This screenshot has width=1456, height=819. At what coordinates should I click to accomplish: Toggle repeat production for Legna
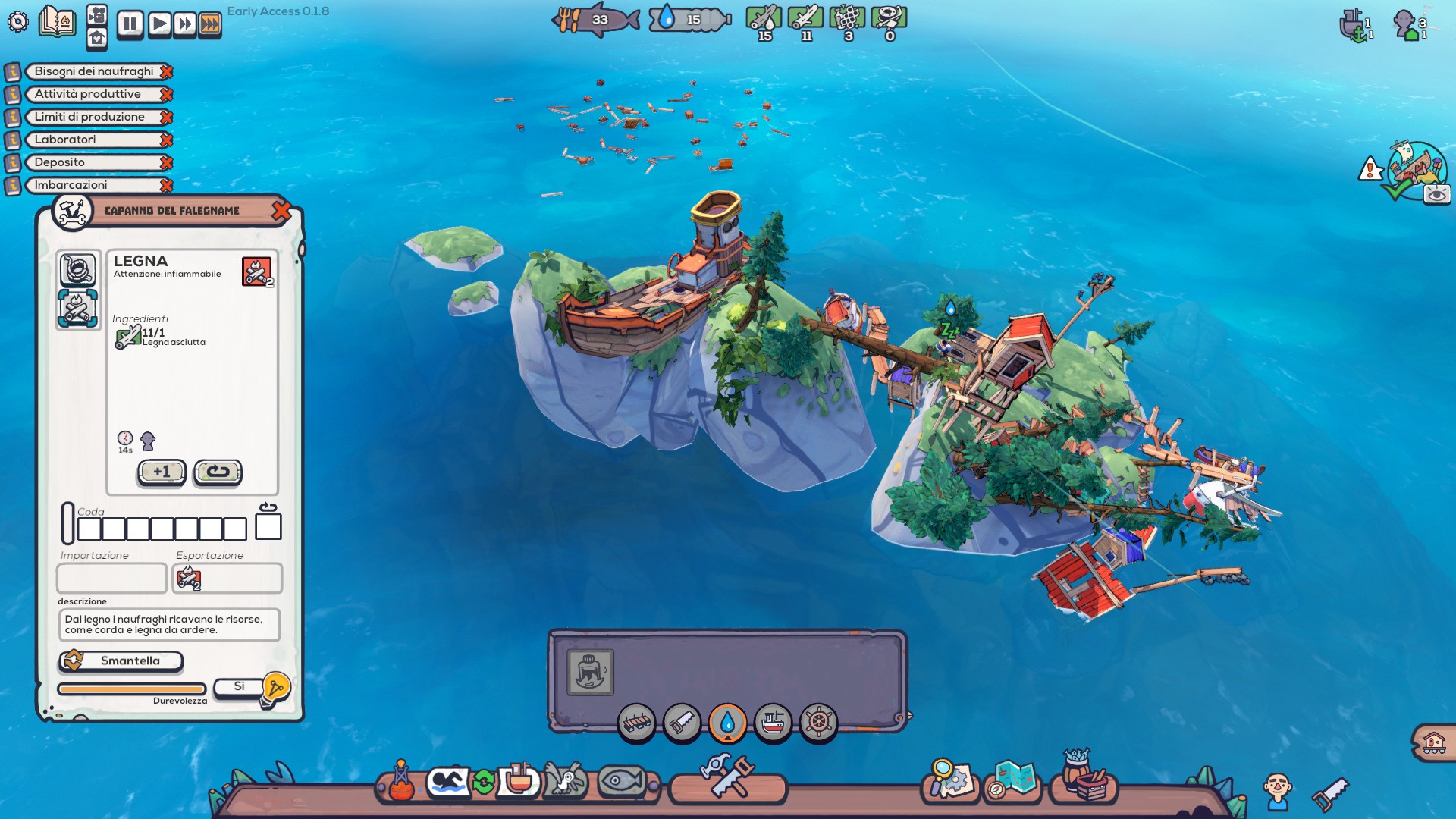click(218, 472)
